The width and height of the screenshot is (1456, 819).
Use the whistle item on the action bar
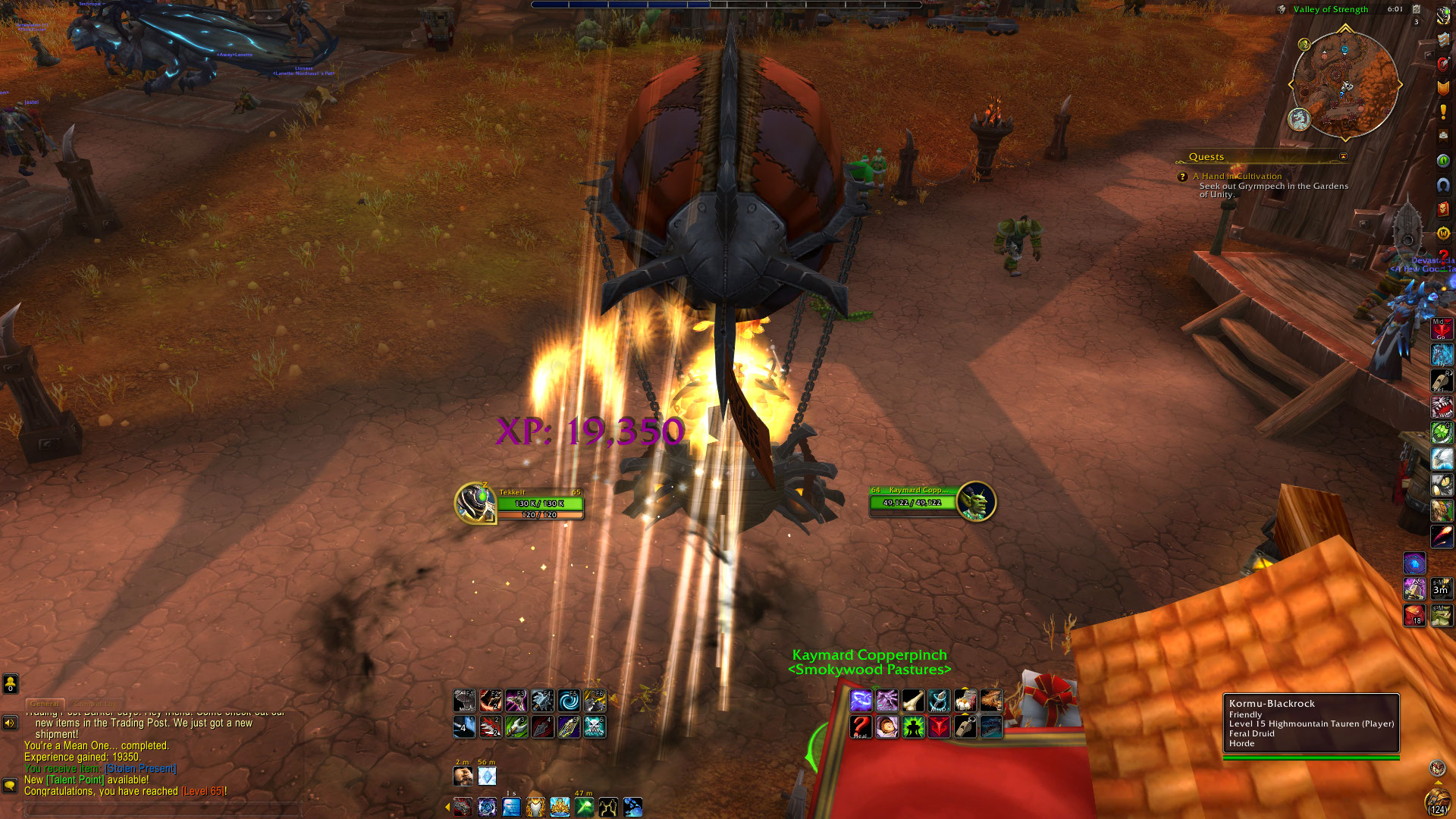pos(965,727)
